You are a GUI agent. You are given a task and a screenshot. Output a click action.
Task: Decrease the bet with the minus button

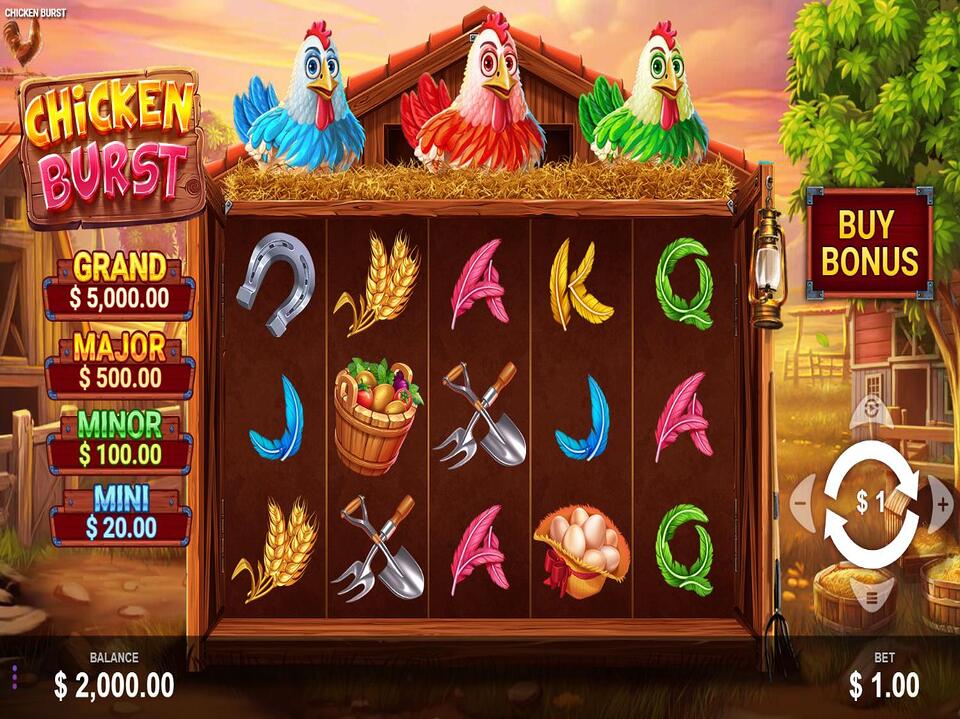(801, 504)
